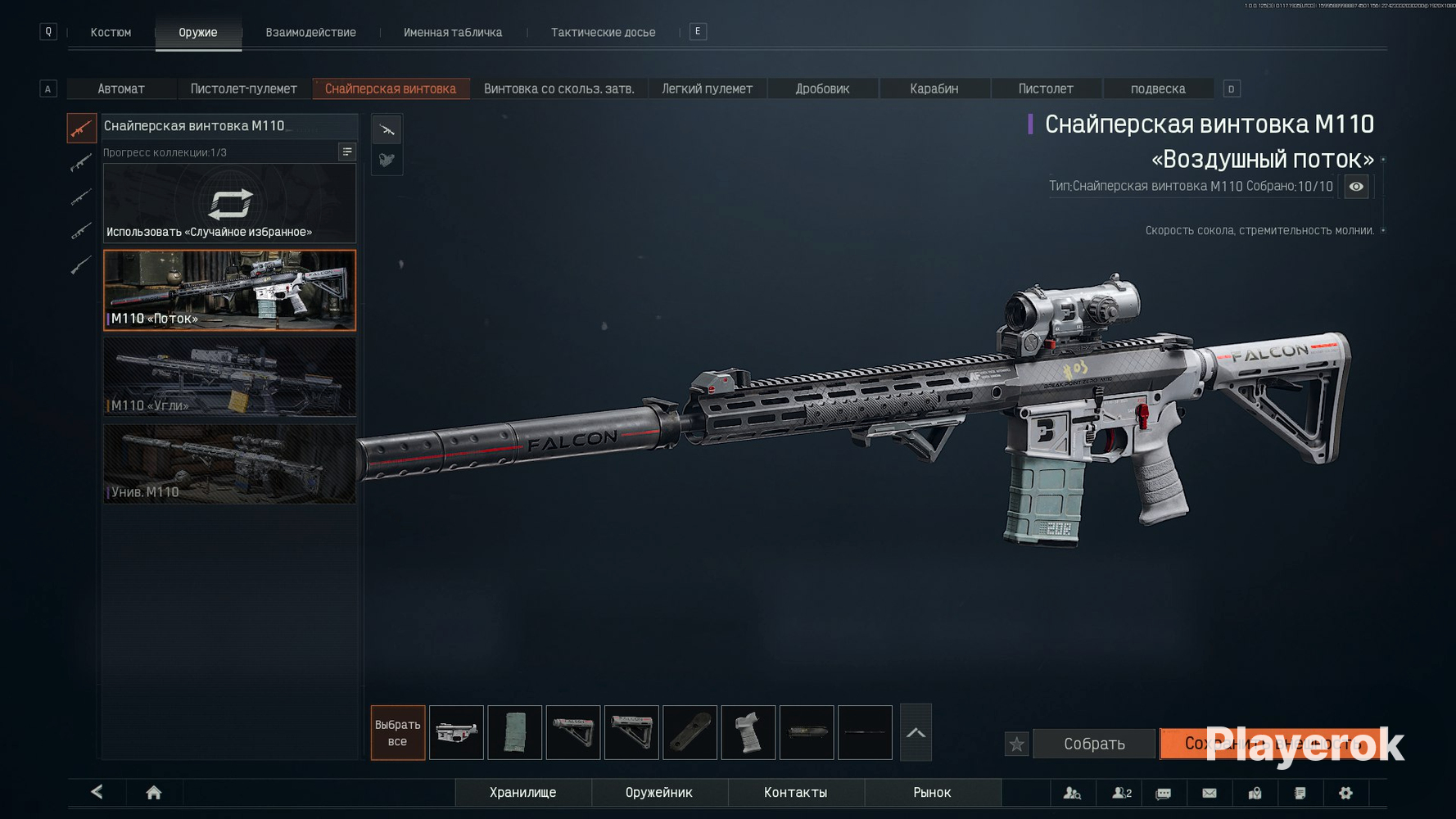Select the M110 «Угли» skin thumbnail
Image resolution: width=1456 pixels, height=819 pixels.
tap(229, 378)
